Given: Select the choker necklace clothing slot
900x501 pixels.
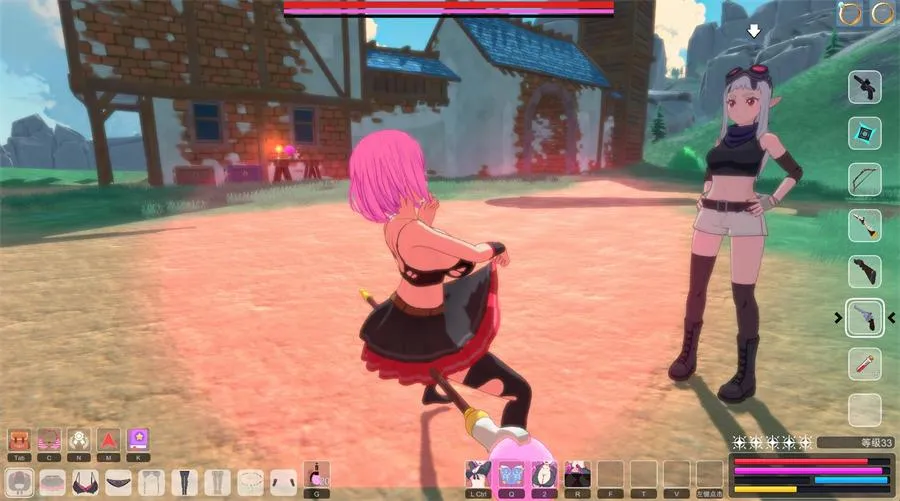Looking at the screenshot, I should point(250,482).
